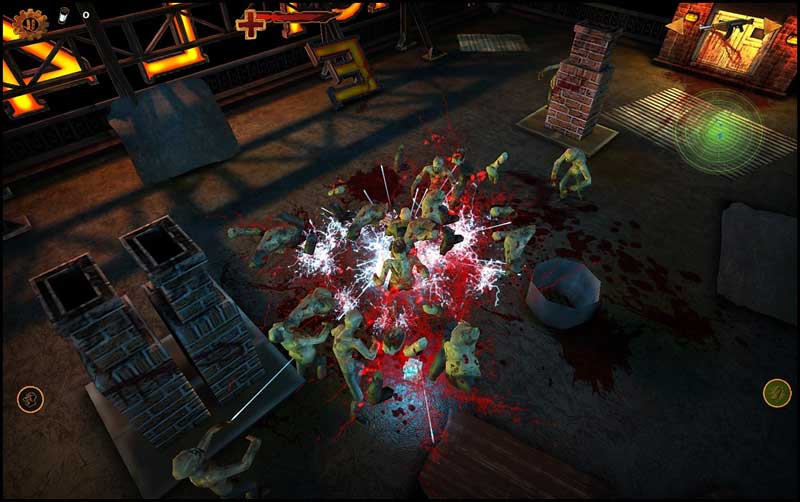Image resolution: width=800 pixels, height=502 pixels.
Task: Switch to the next weapon with right arrow
Action: [771, 24]
